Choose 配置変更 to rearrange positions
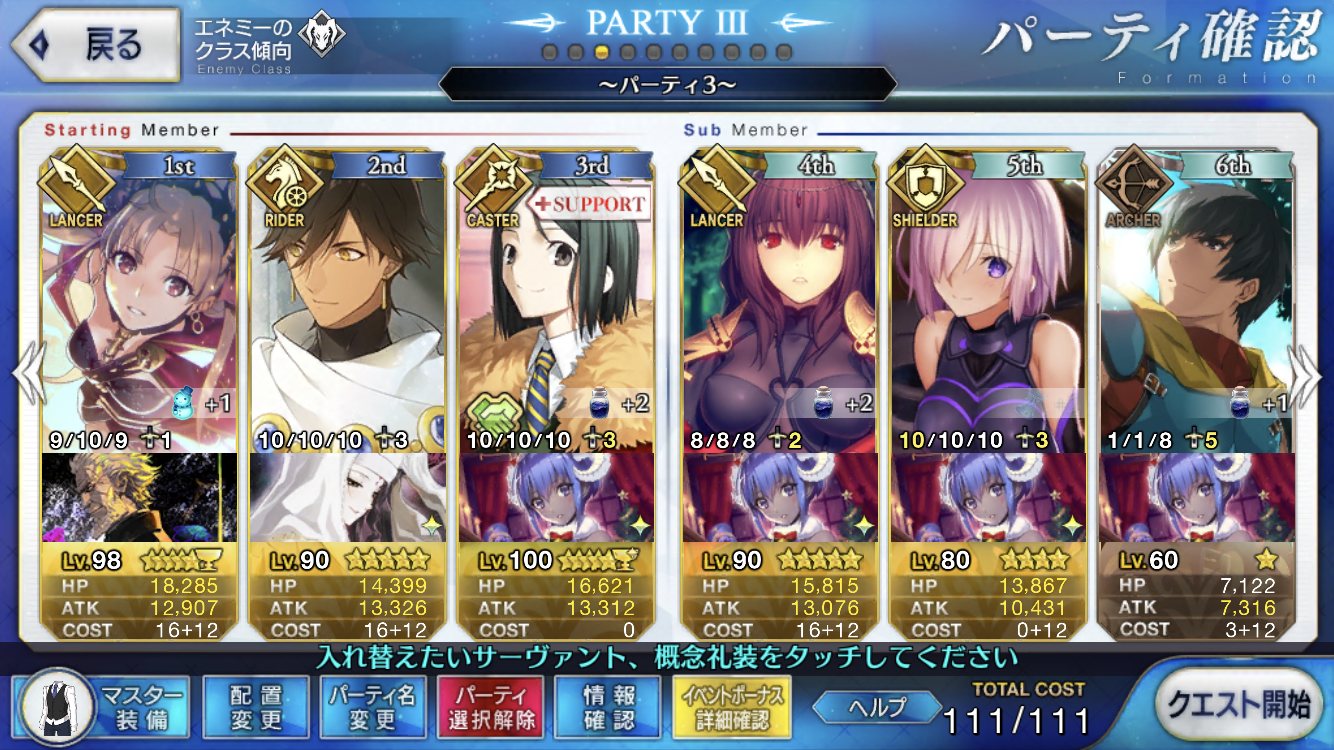 point(255,707)
